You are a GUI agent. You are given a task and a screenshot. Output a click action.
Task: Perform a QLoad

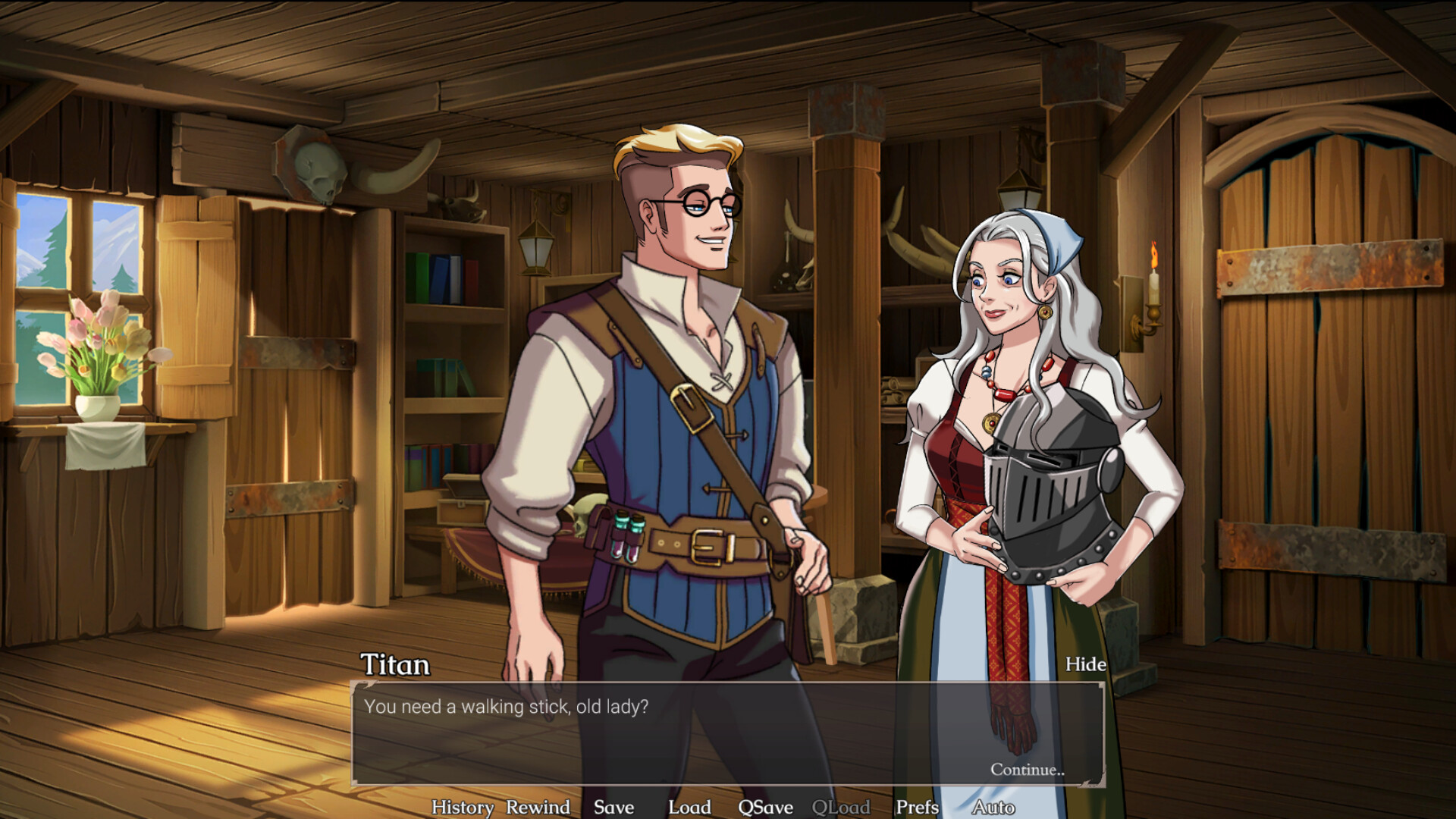[842, 807]
